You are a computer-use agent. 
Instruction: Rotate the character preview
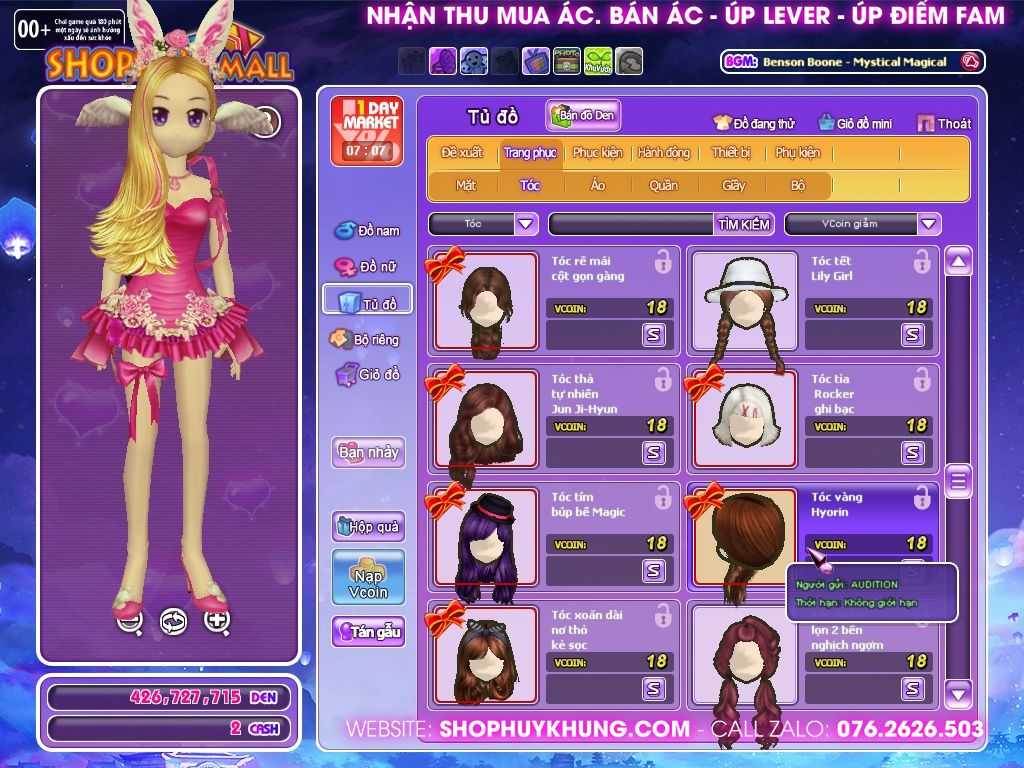pos(173,621)
